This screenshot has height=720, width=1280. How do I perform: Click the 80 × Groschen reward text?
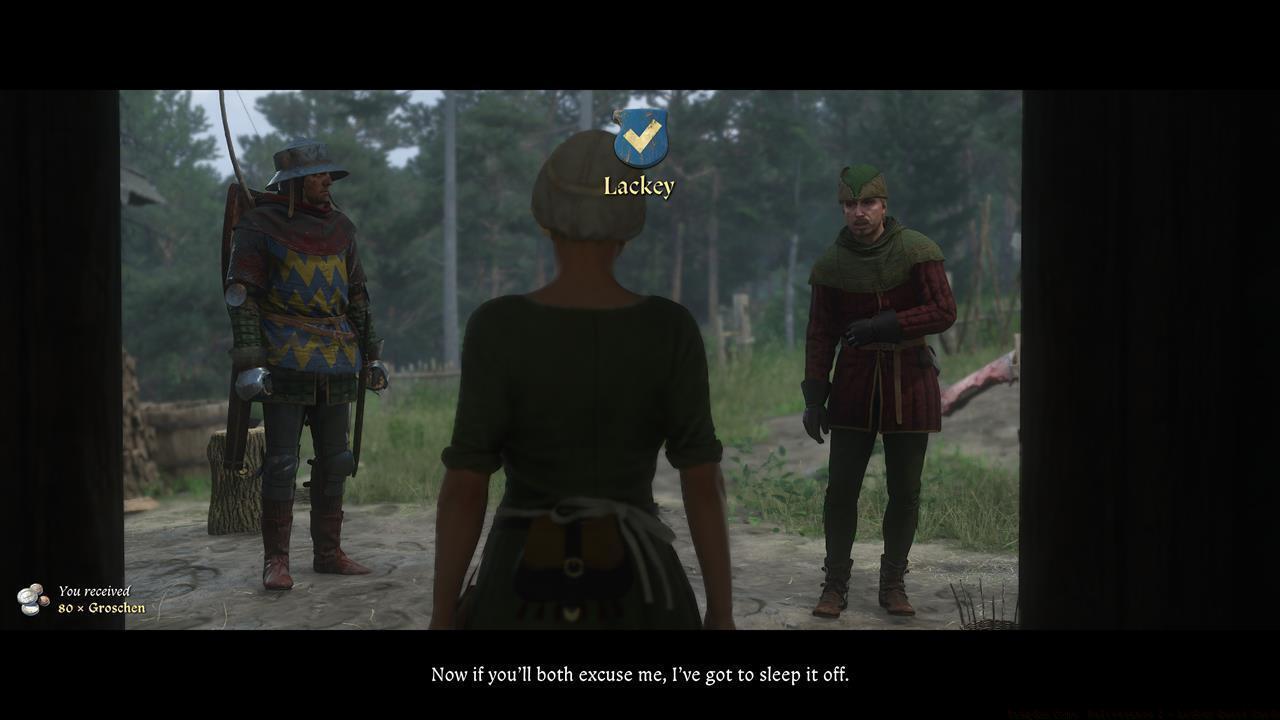pyautogui.click(x=102, y=608)
